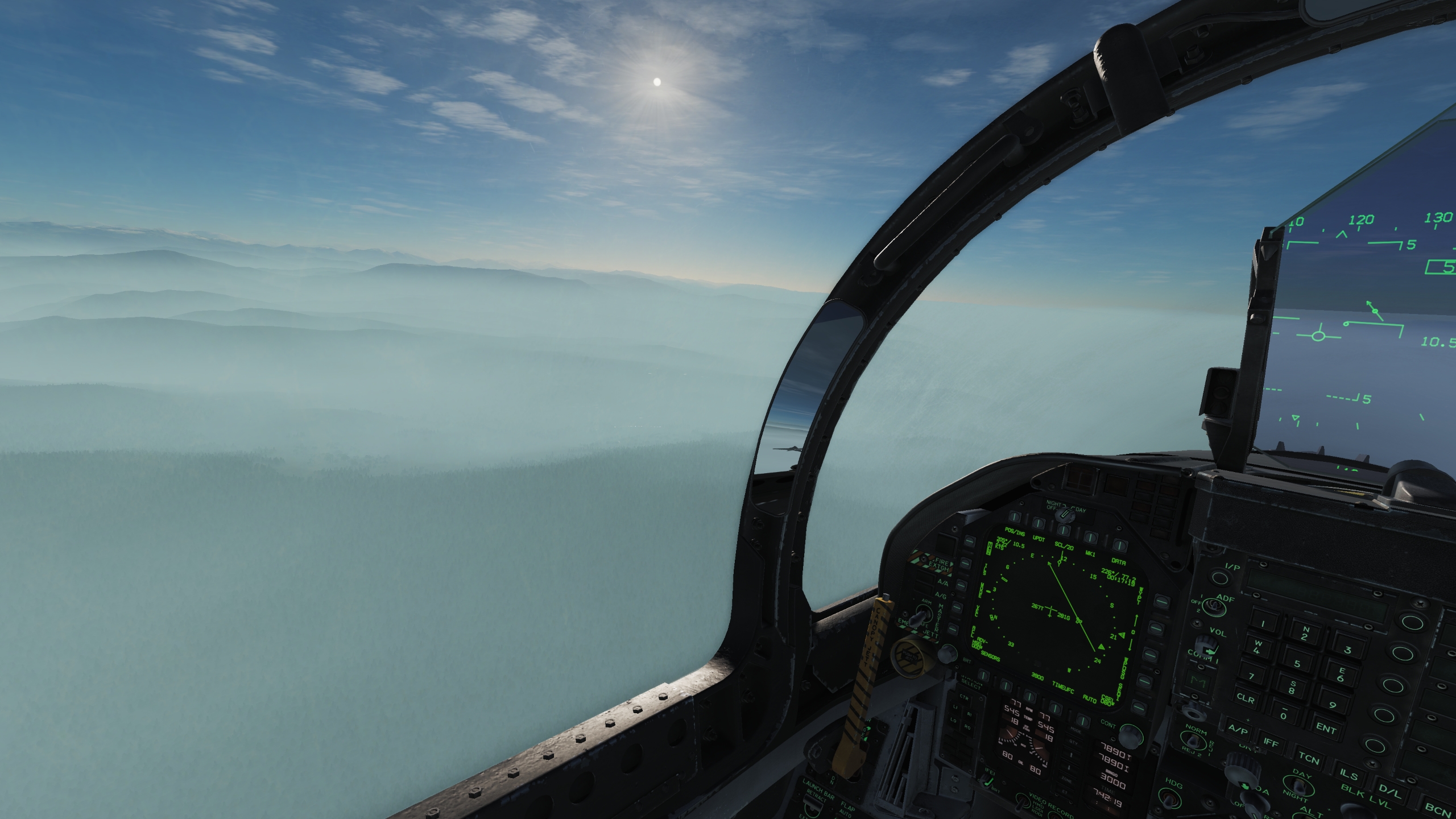Viewport: 1456px width, 819px height.
Task: Activate the ILS function button
Action: click(x=1349, y=776)
